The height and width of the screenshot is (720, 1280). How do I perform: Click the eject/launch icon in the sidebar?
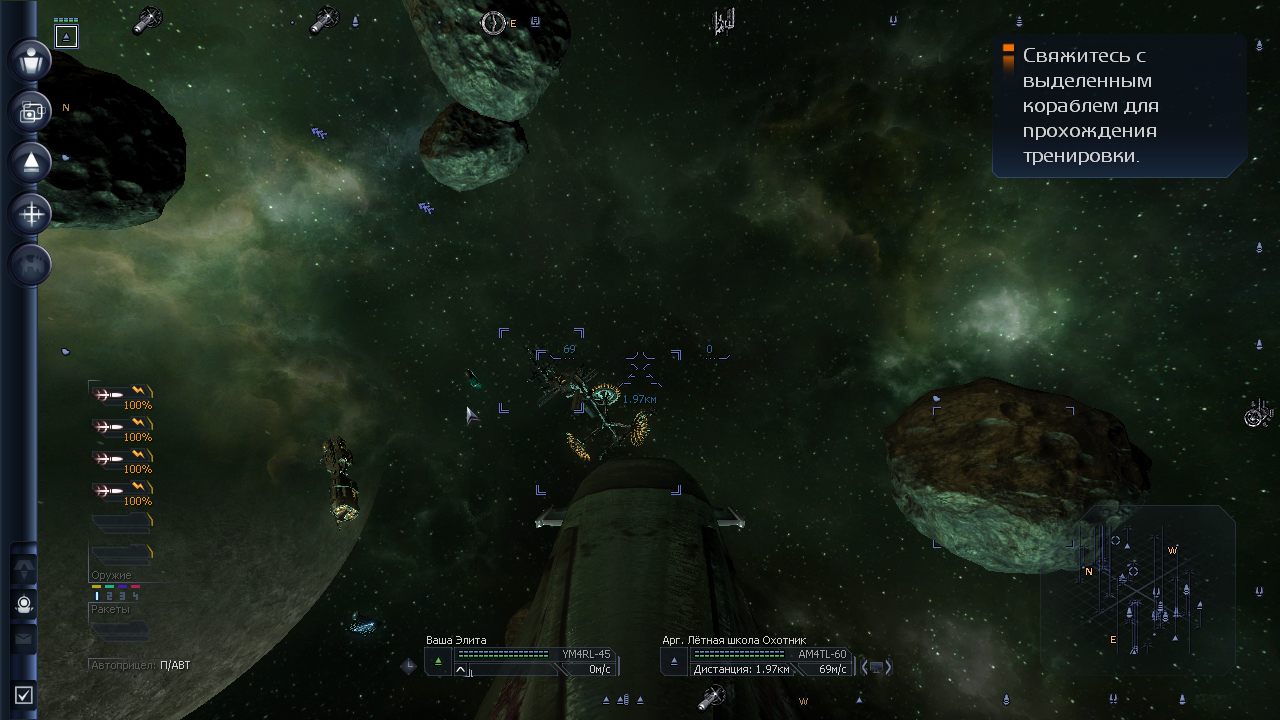[x=29, y=163]
